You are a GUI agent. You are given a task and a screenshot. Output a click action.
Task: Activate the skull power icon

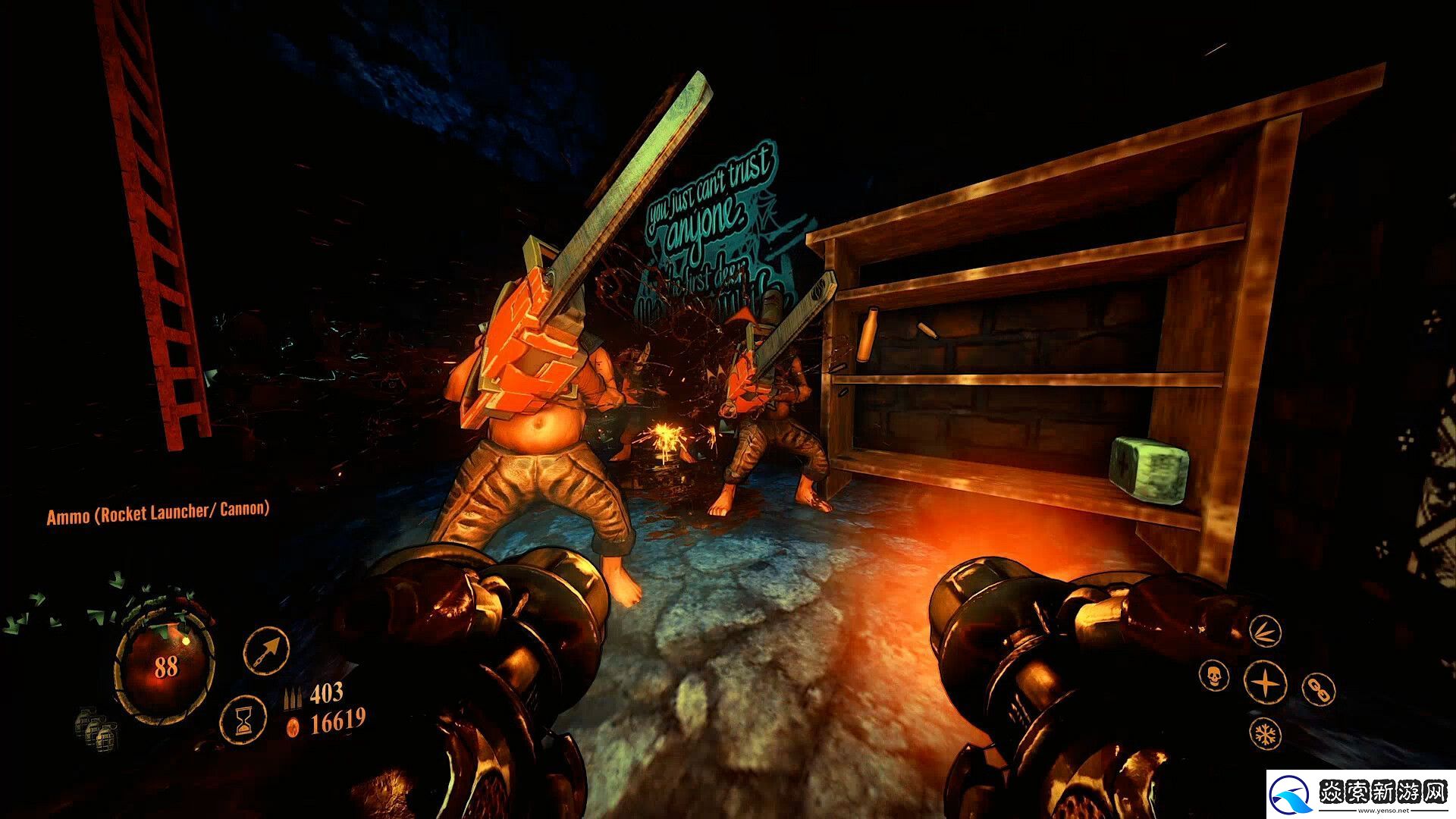[x=1213, y=674]
